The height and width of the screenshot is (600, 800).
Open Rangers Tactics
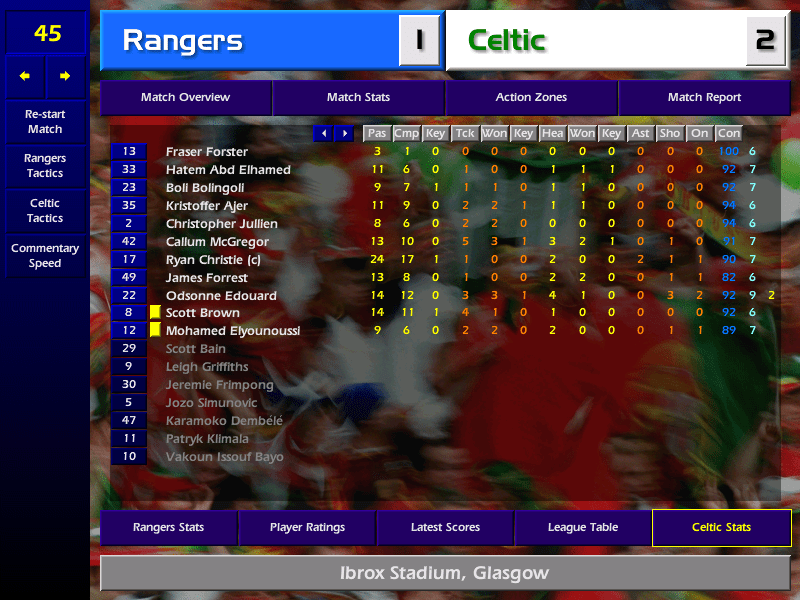(45, 166)
